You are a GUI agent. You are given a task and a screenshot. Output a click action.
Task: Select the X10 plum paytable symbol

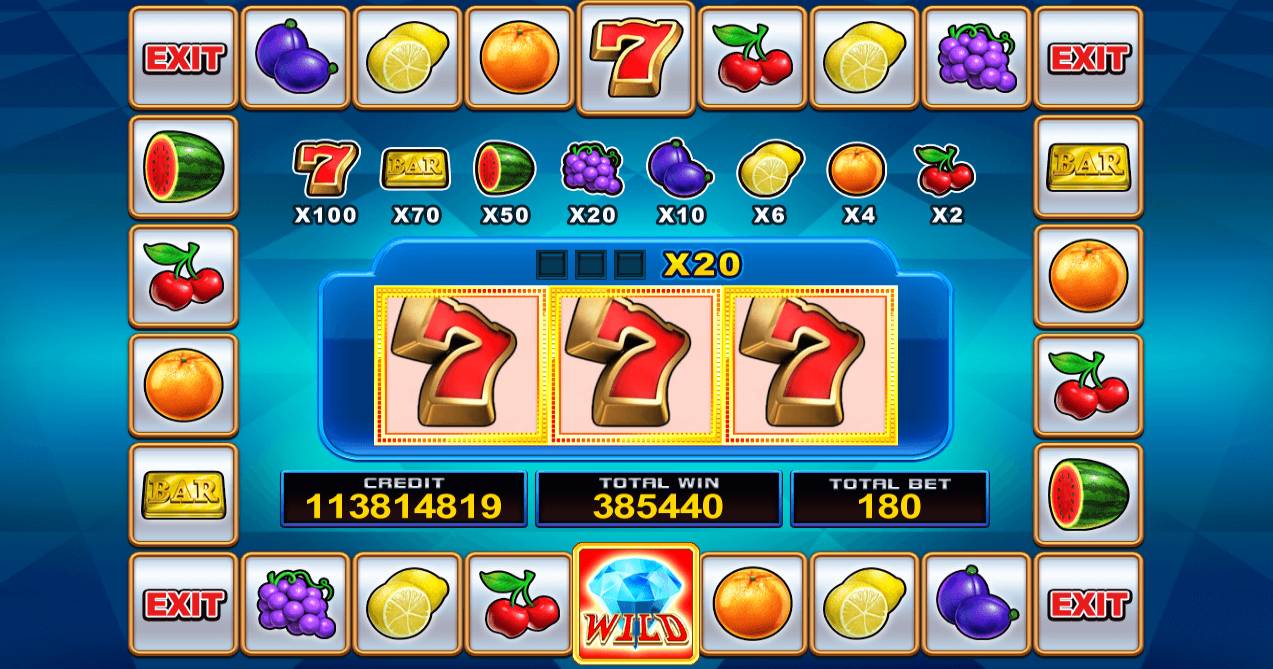click(680, 168)
